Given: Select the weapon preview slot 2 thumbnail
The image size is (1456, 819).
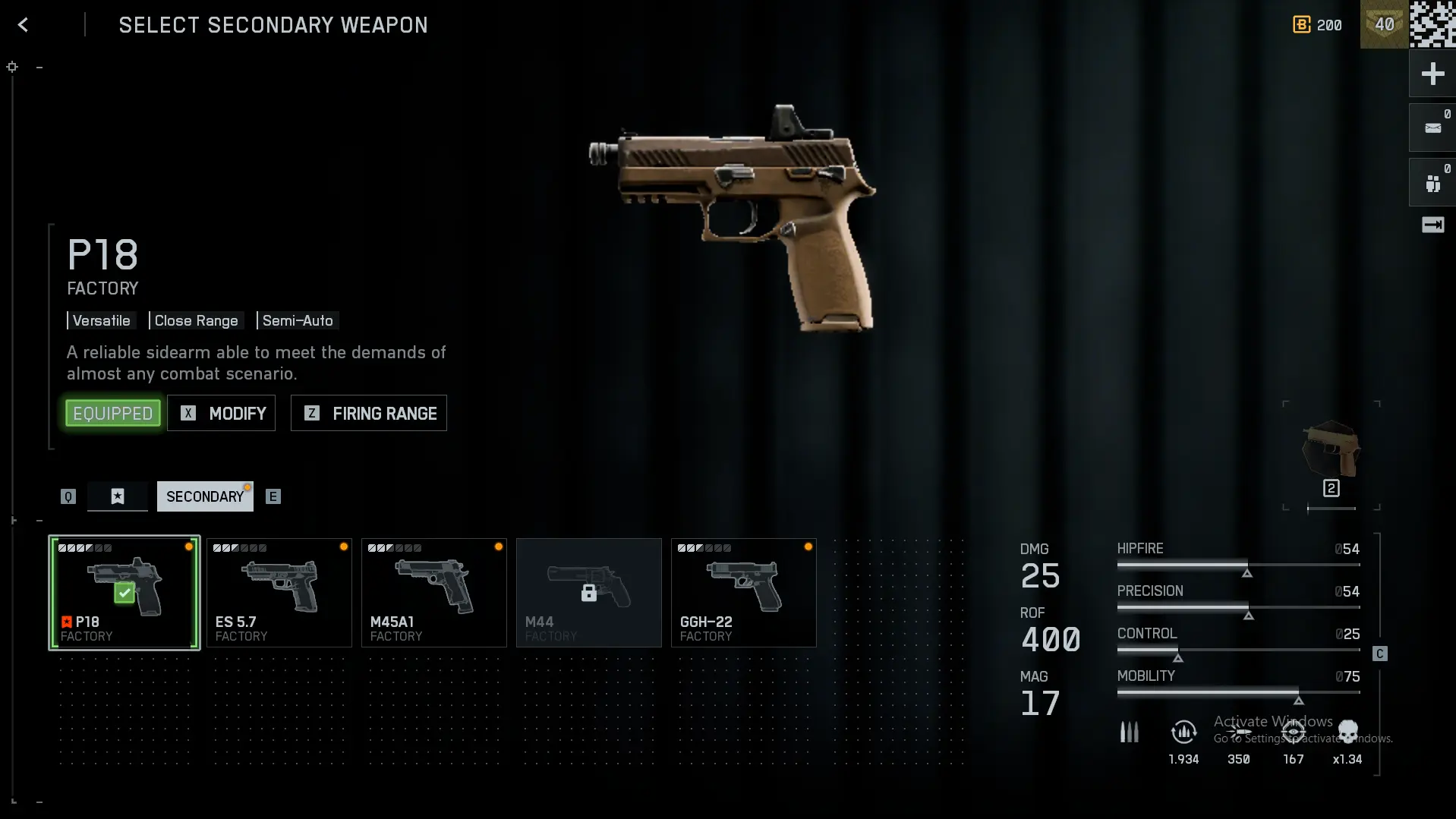Looking at the screenshot, I should tap(1331, 455).
